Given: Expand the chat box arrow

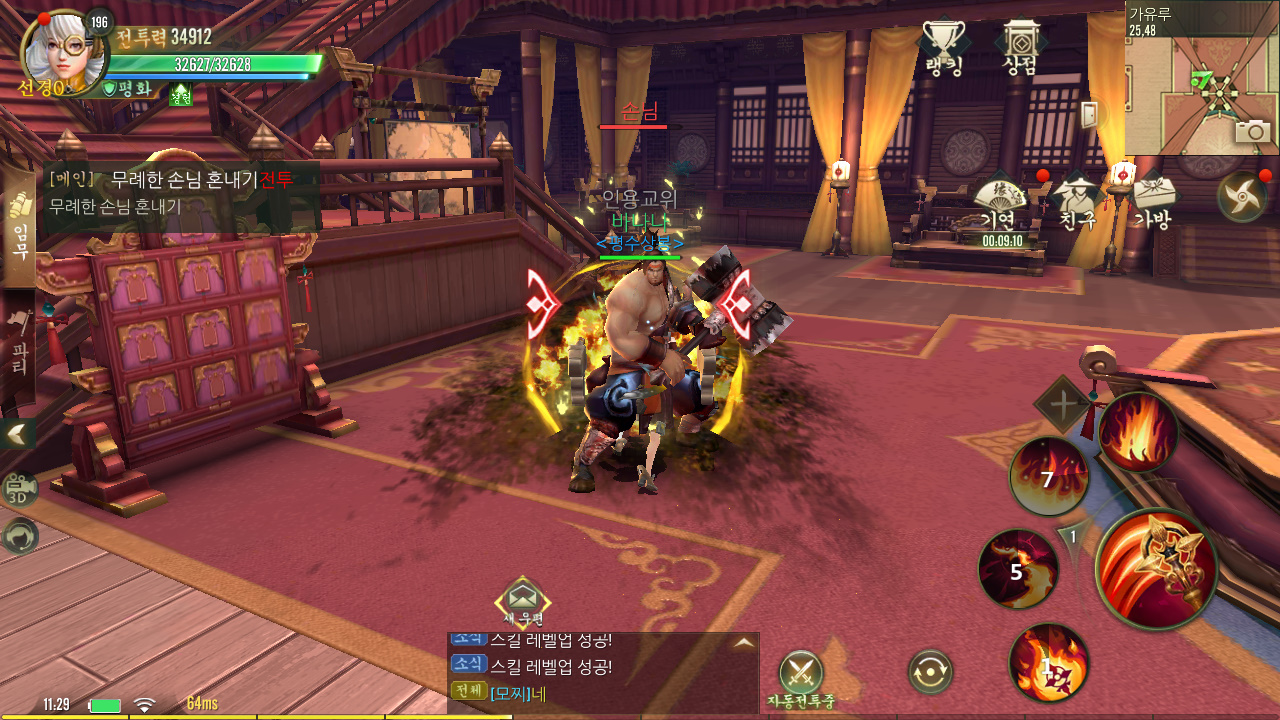Looking at the screenshot, I should tap(743, 643).
